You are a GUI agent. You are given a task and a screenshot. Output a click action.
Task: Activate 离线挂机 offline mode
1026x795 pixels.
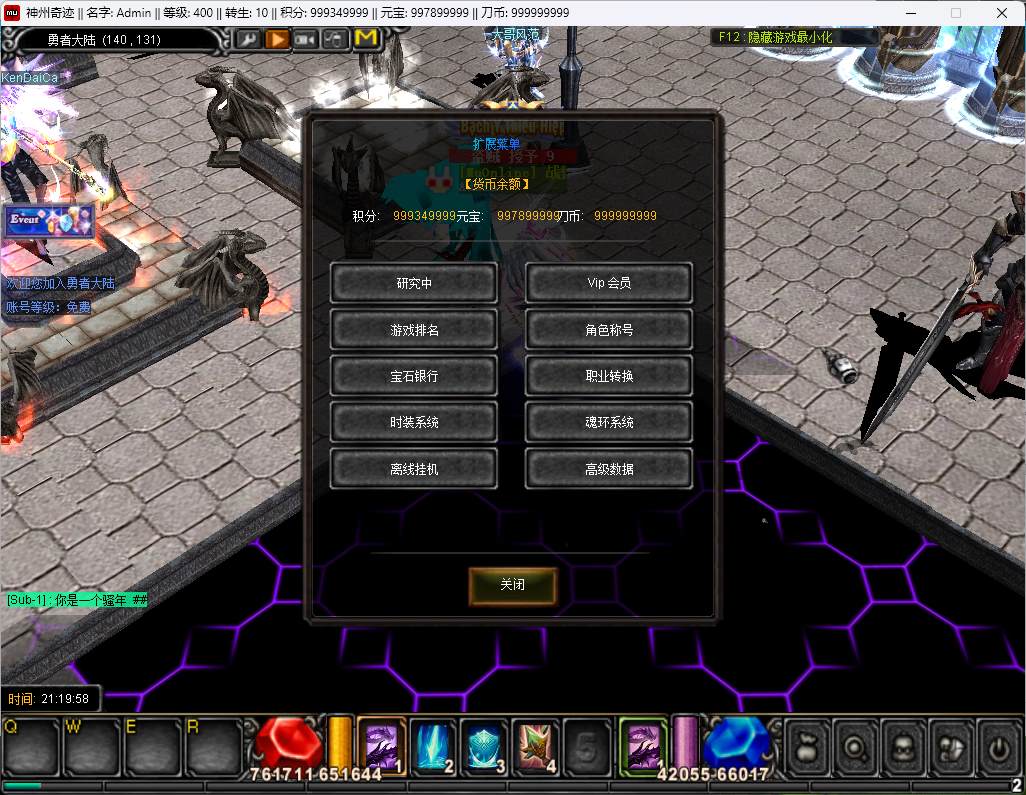pos(413,468)
